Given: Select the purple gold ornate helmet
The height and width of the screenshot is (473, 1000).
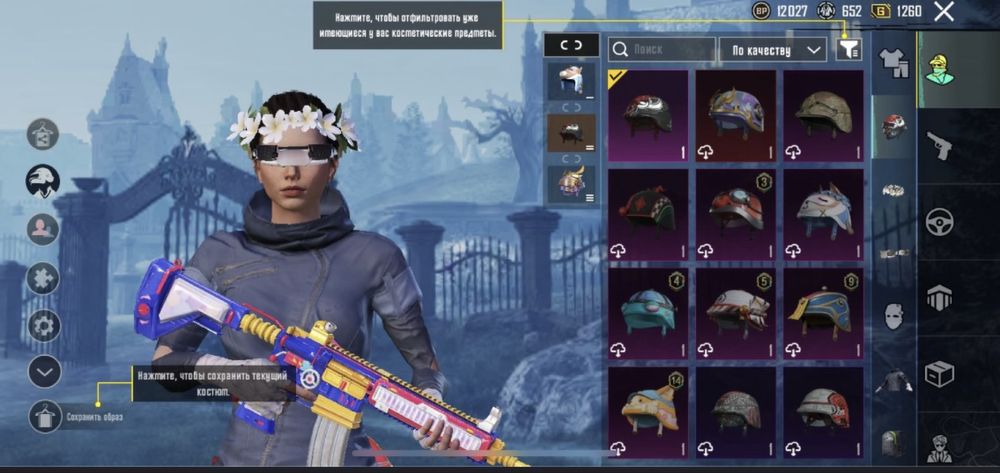Looking at the screenshot, I should click(736, 114).
